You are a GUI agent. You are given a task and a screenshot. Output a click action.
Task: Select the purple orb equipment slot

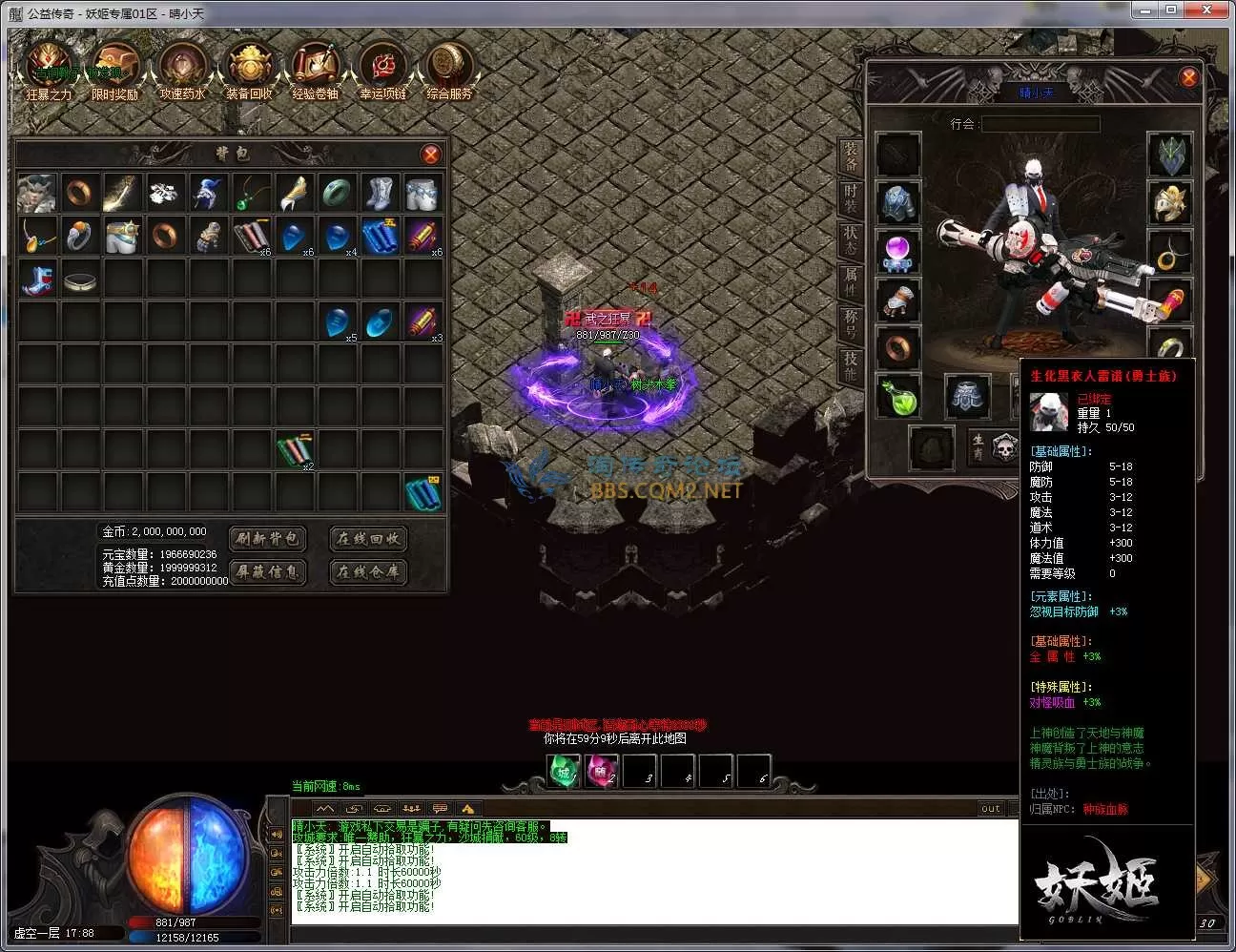[x=897, y=251]
